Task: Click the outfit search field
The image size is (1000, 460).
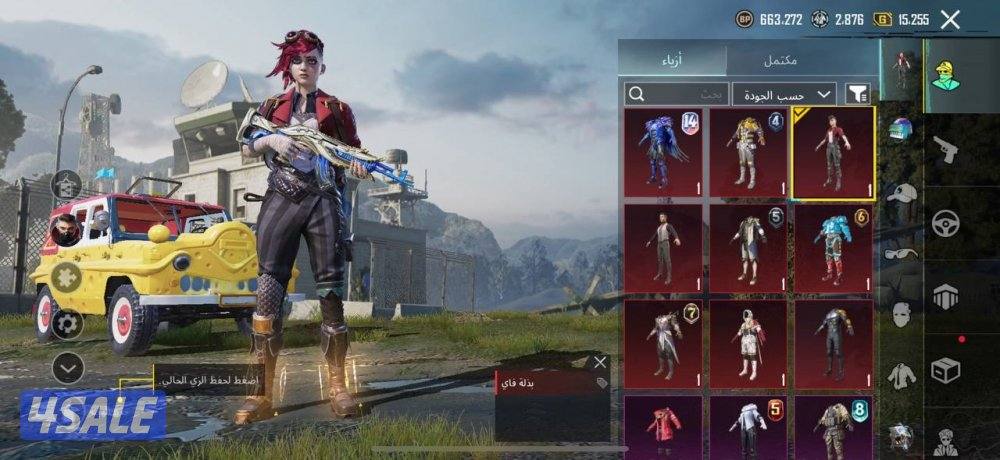Action: [x=677, y=94]
